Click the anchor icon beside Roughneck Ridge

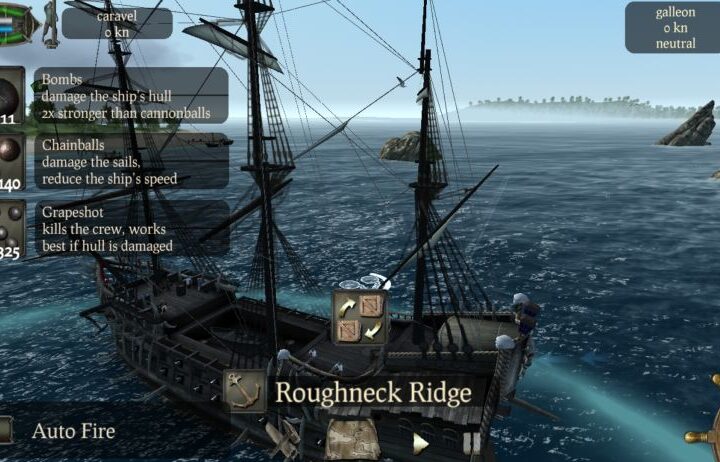point(243,391)
